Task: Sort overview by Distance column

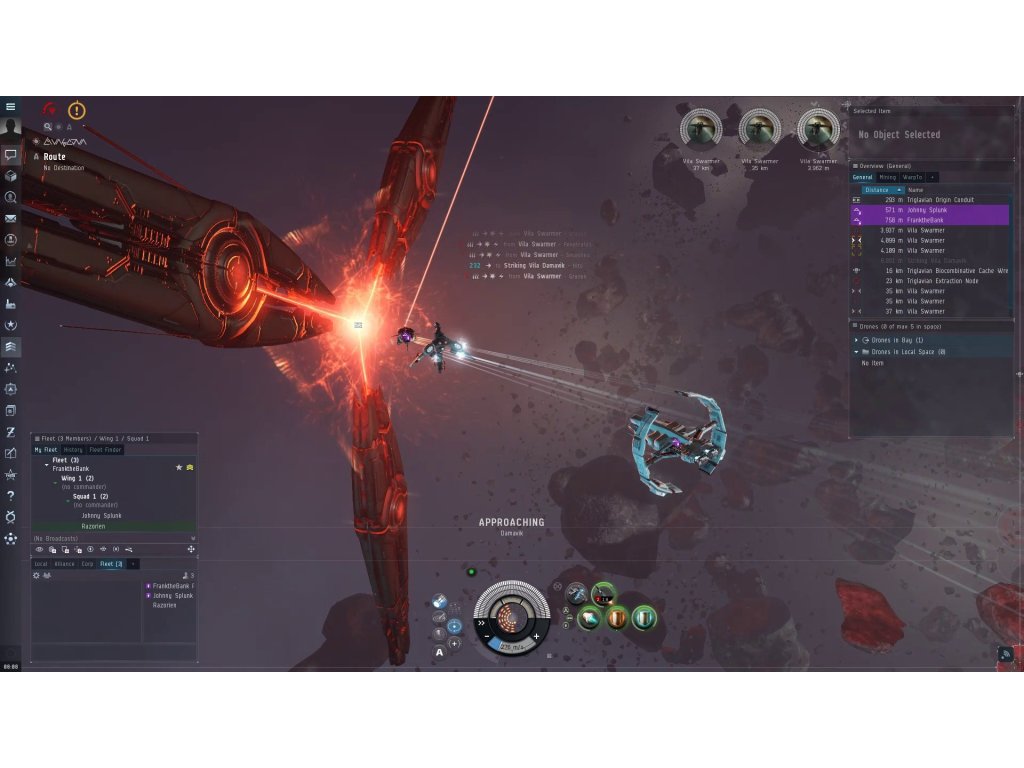Action: (880, 189)
